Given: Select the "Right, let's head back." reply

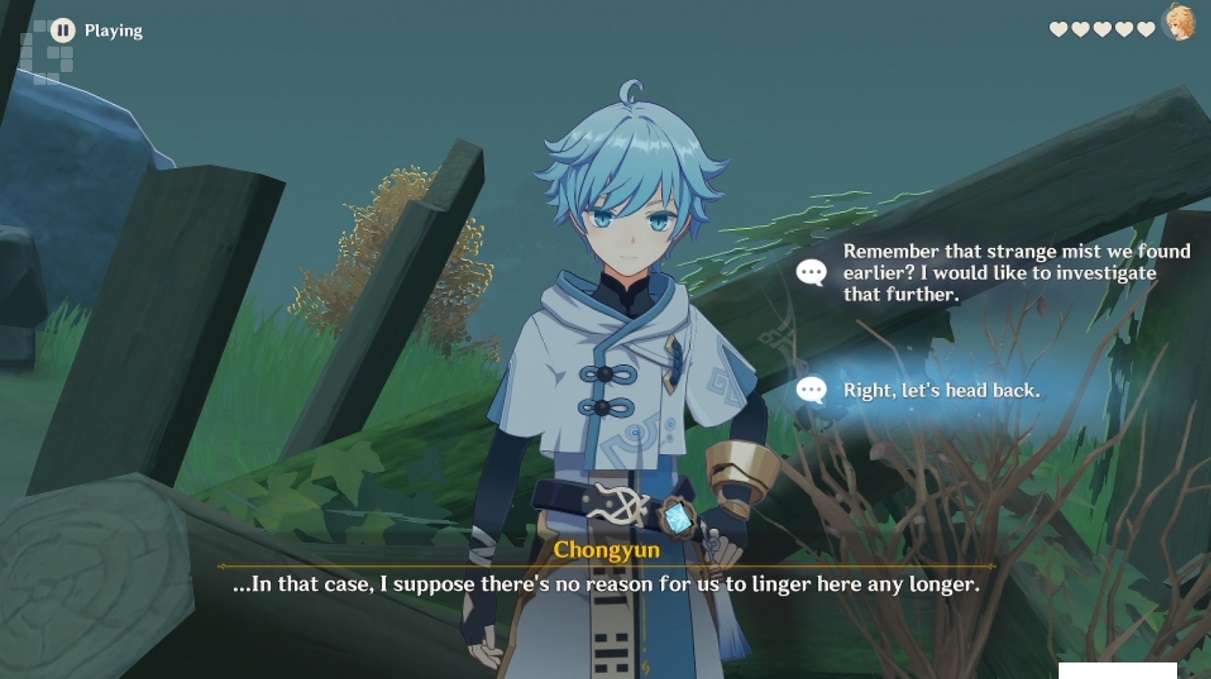Looking at the screenshot, I should [940, 390].
